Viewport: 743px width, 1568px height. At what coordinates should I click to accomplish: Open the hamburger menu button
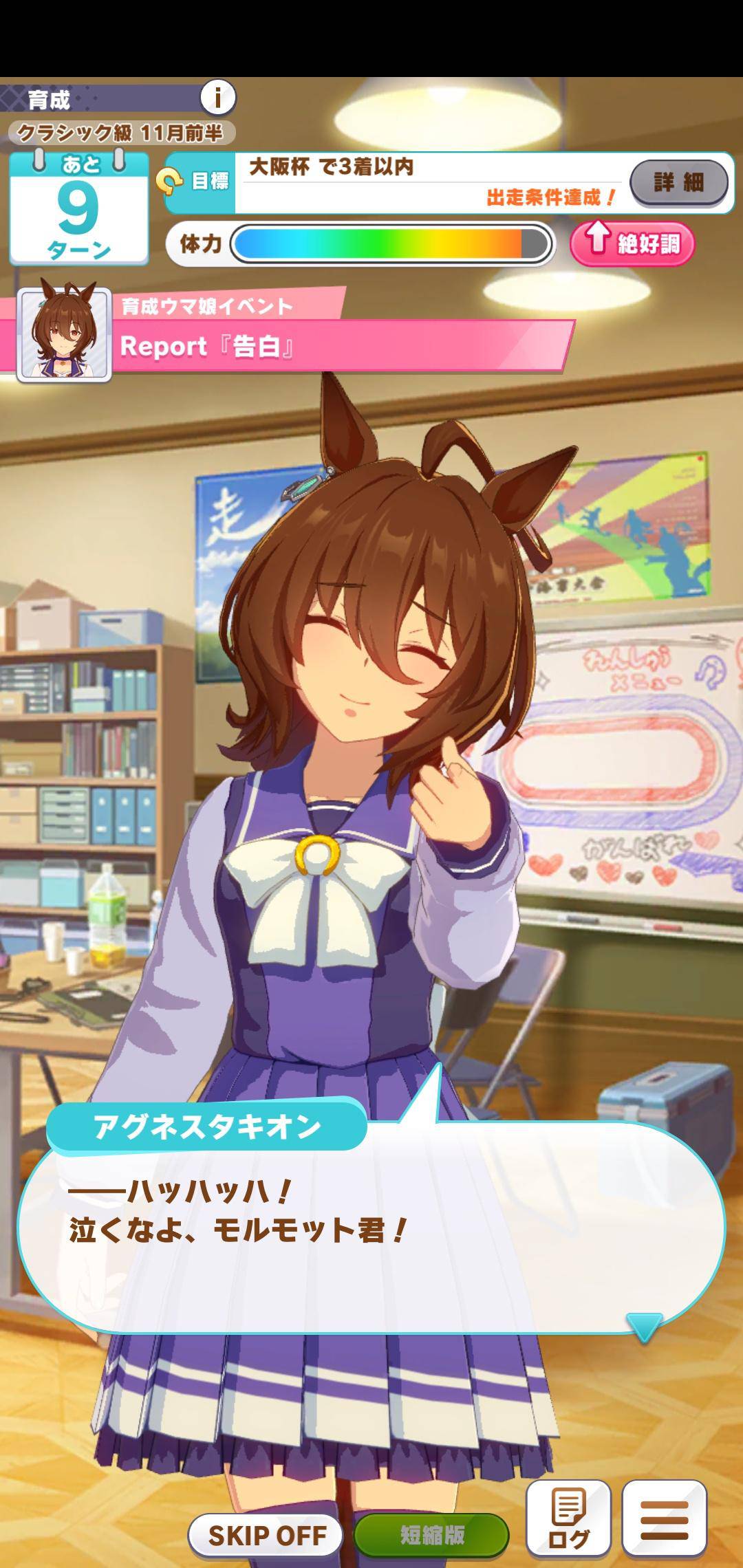click(664, 1518)
